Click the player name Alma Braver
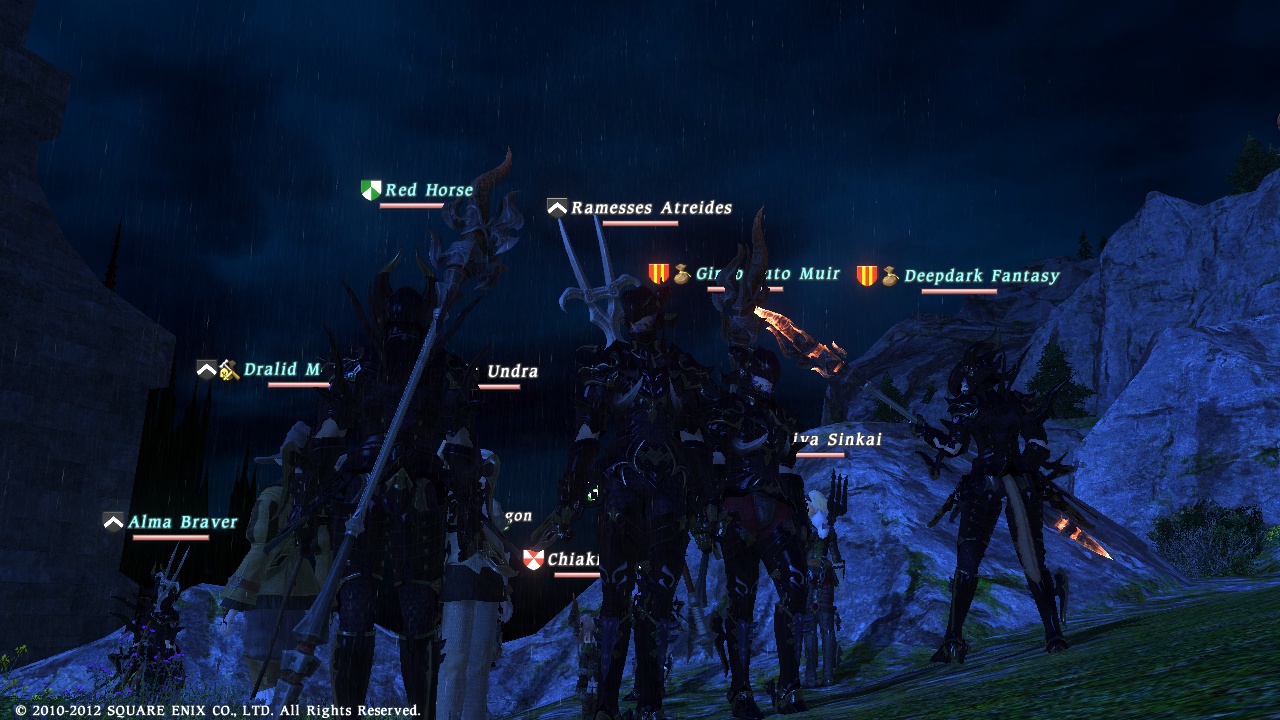This screenshot has height=720, width=1280. pos(180,521)
